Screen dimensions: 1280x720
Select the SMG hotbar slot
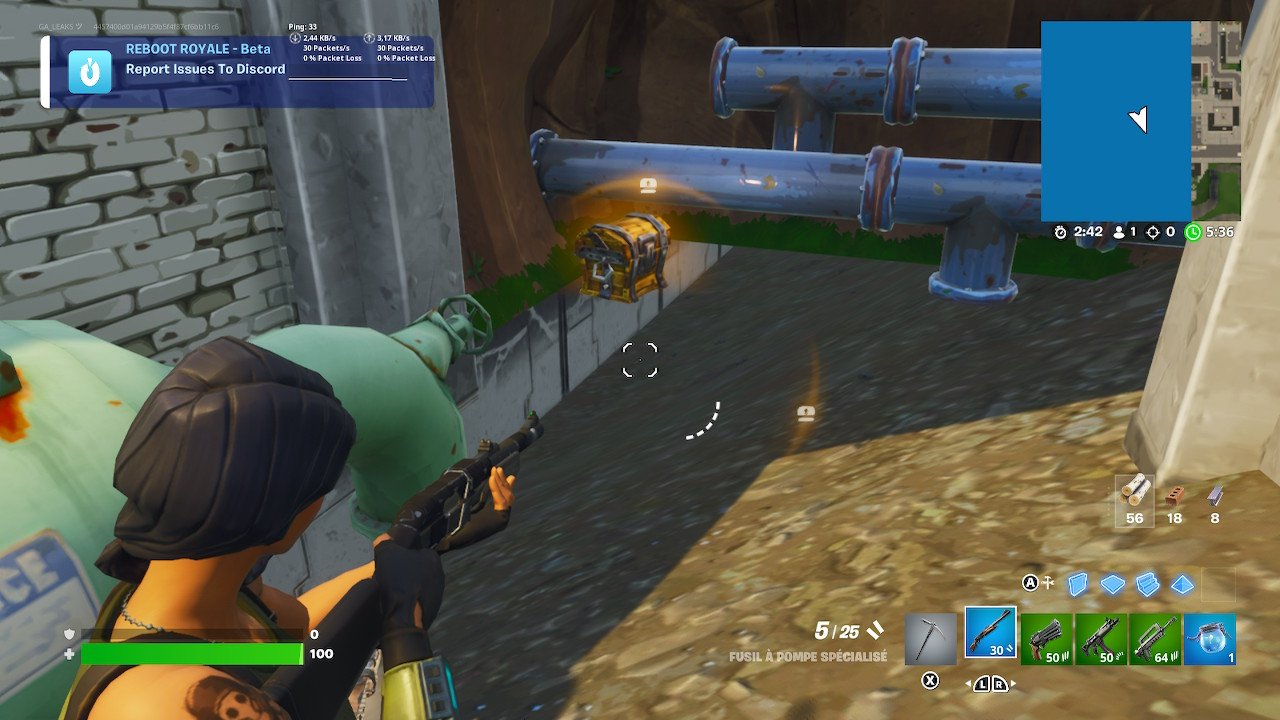click(1100, 637)
